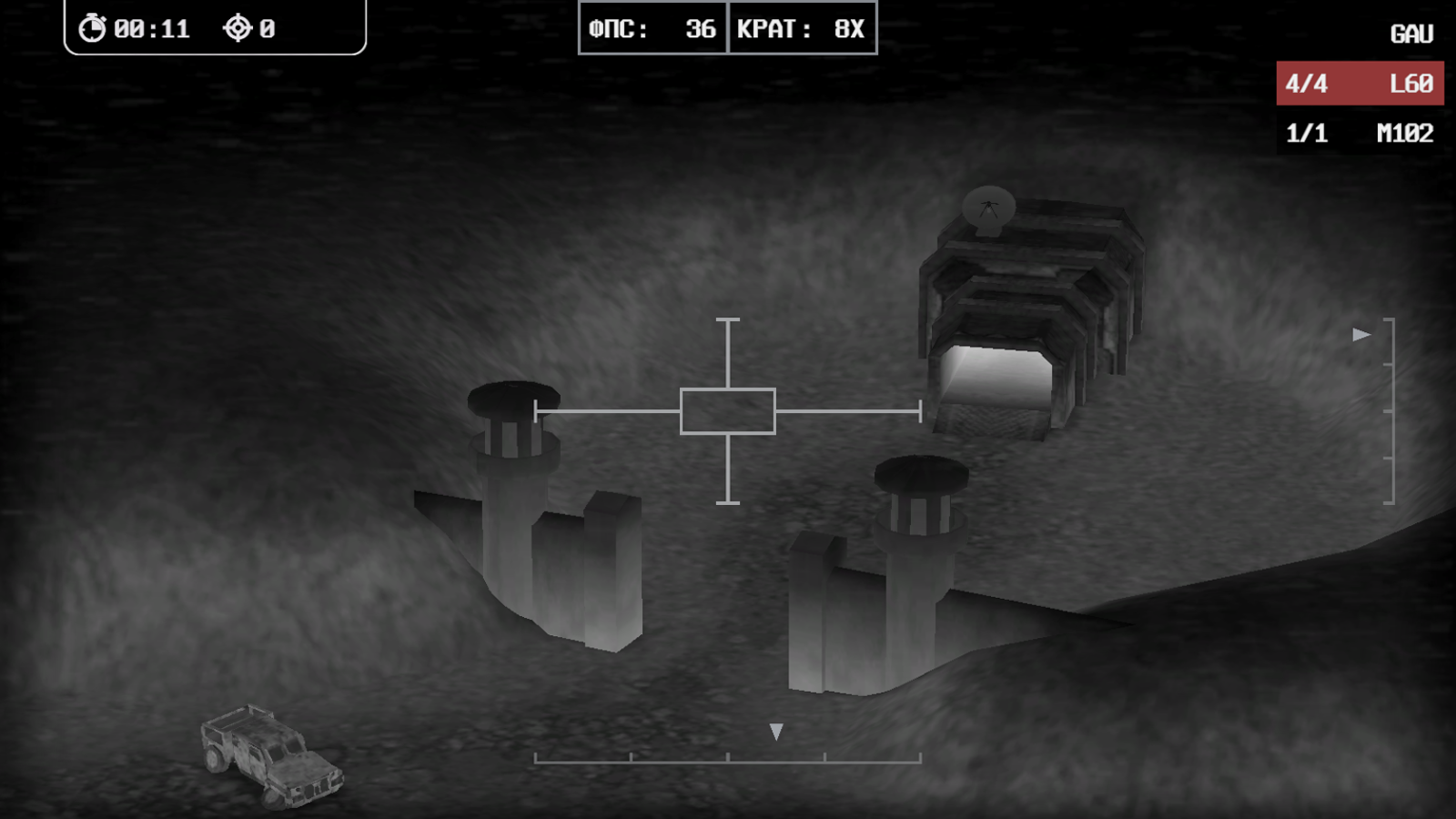Click the kill counter crosshair icon
This screenshot has height=819, width=1456.
(x=238, y=27)
